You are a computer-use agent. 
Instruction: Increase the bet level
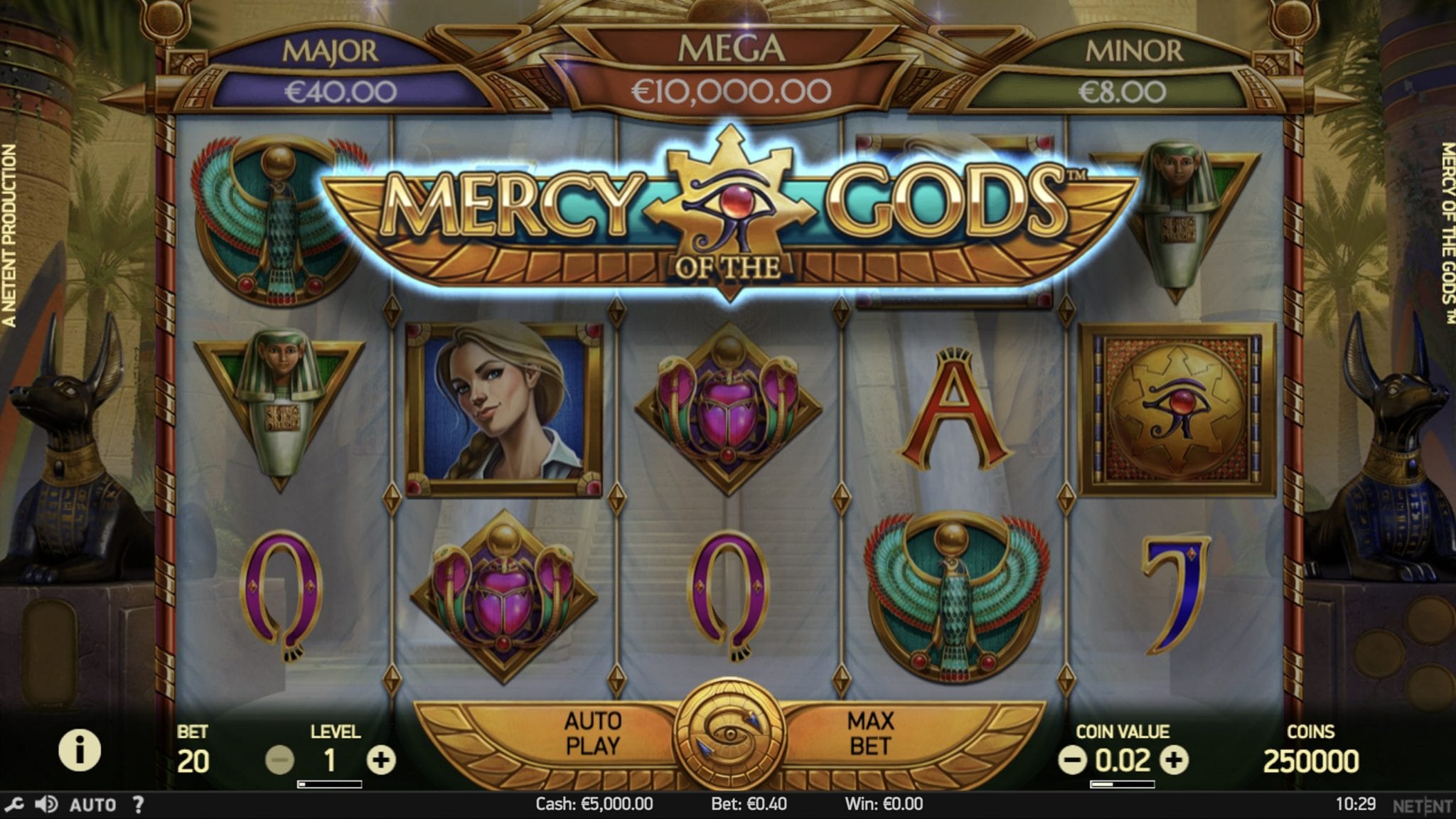pyautogui.click(x=381, y=761)
